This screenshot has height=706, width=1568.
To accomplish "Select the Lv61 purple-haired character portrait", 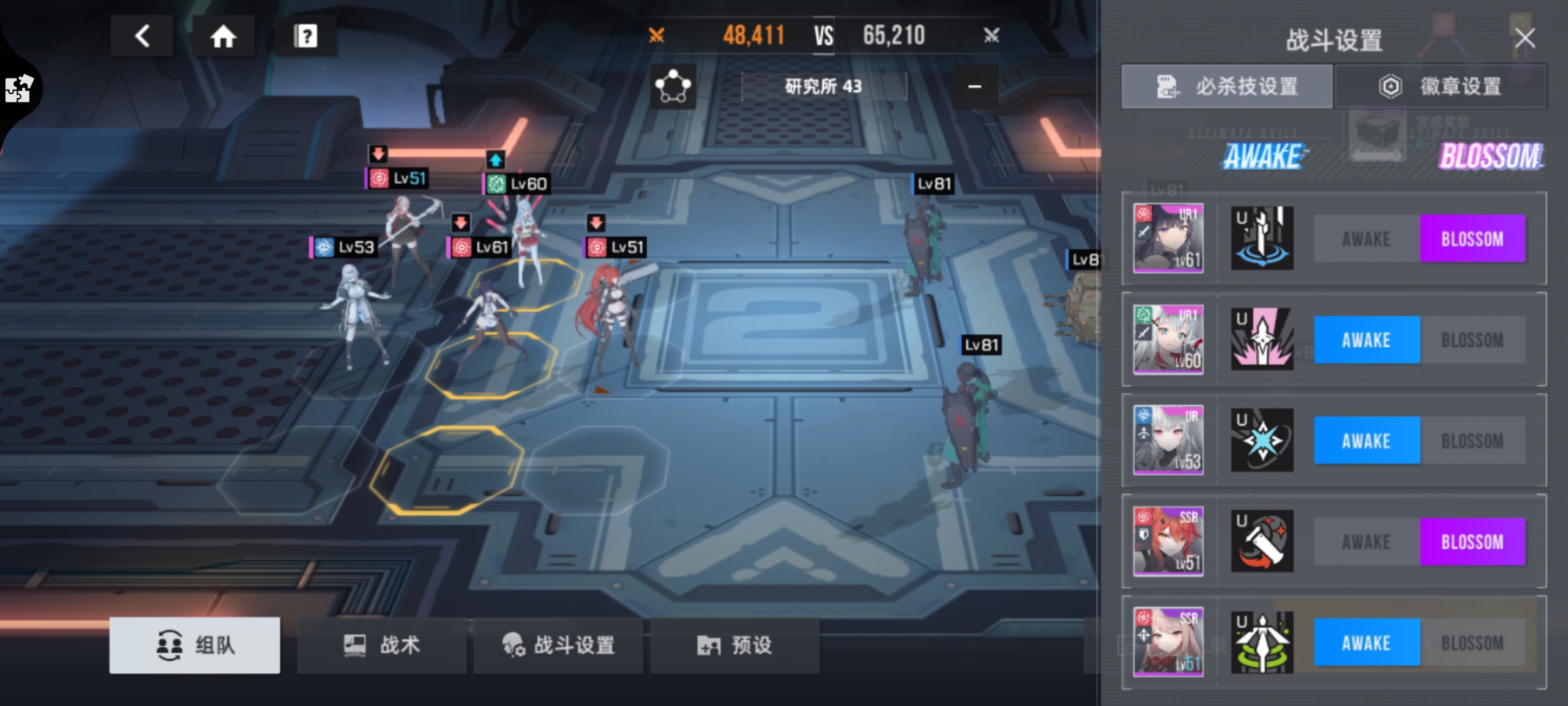I will coord(1168,238).
